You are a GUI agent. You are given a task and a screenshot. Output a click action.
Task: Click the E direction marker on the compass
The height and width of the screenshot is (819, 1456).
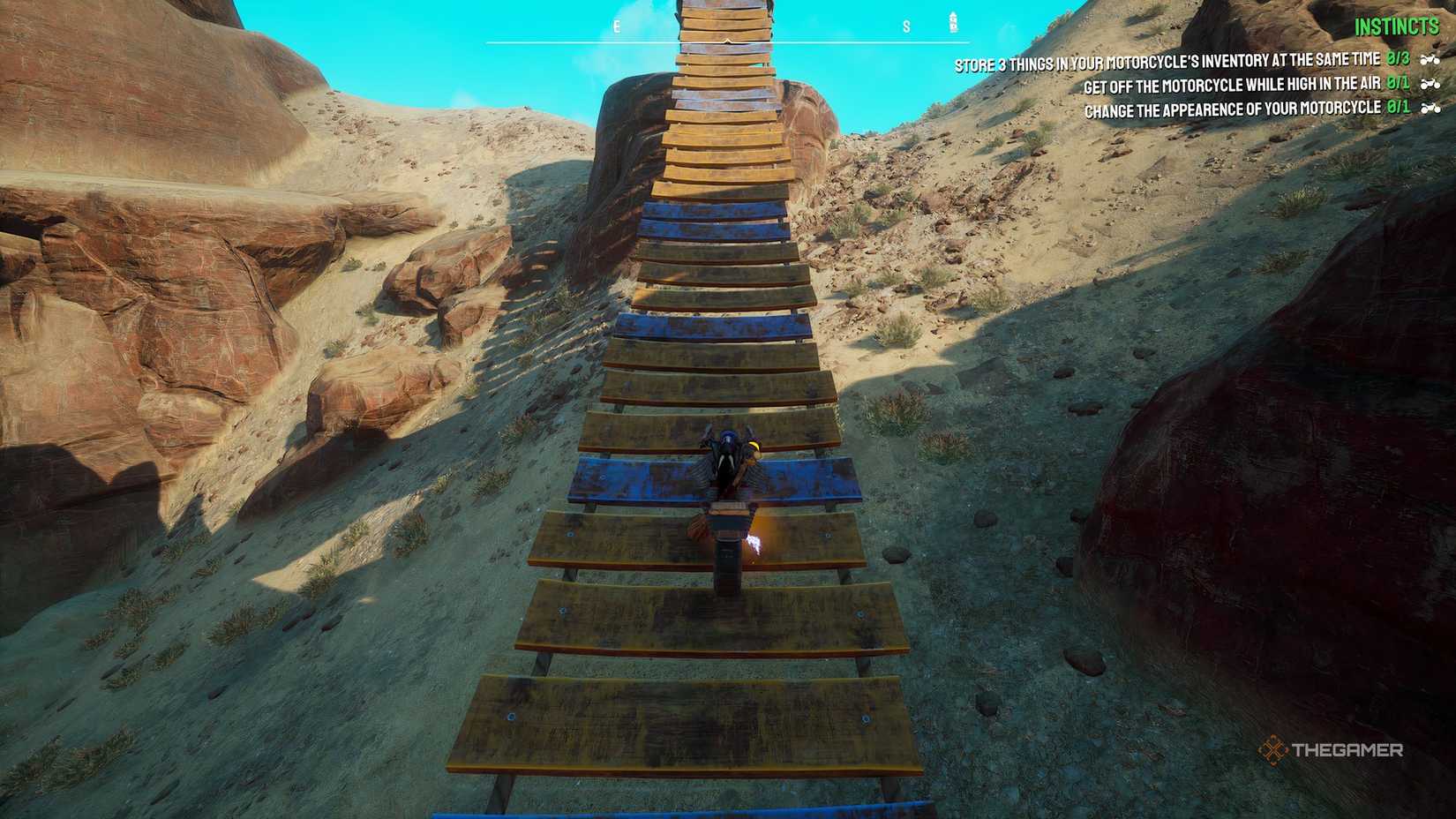pos(616,27)
